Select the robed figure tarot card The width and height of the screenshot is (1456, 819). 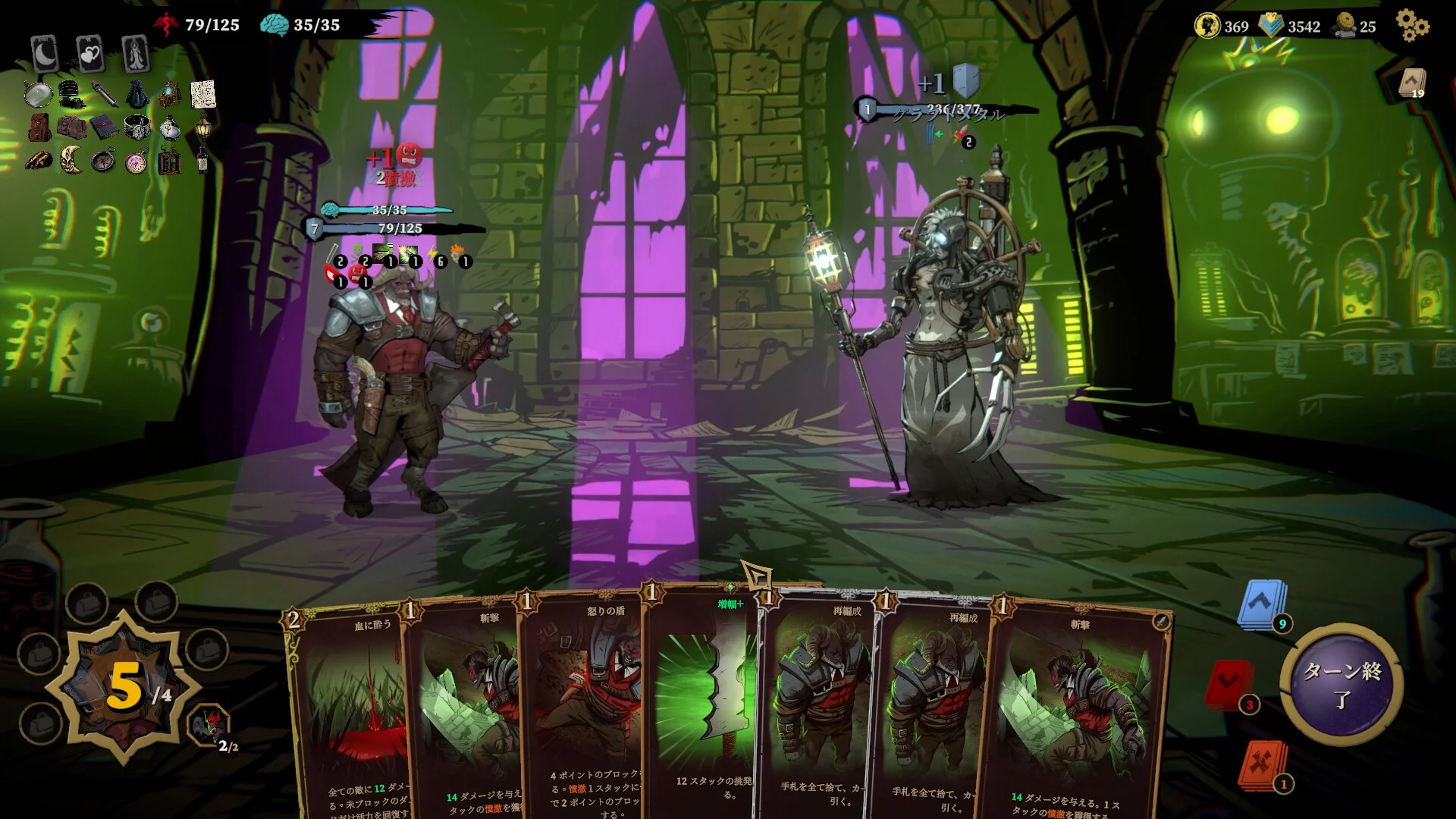tap(136, 54)
